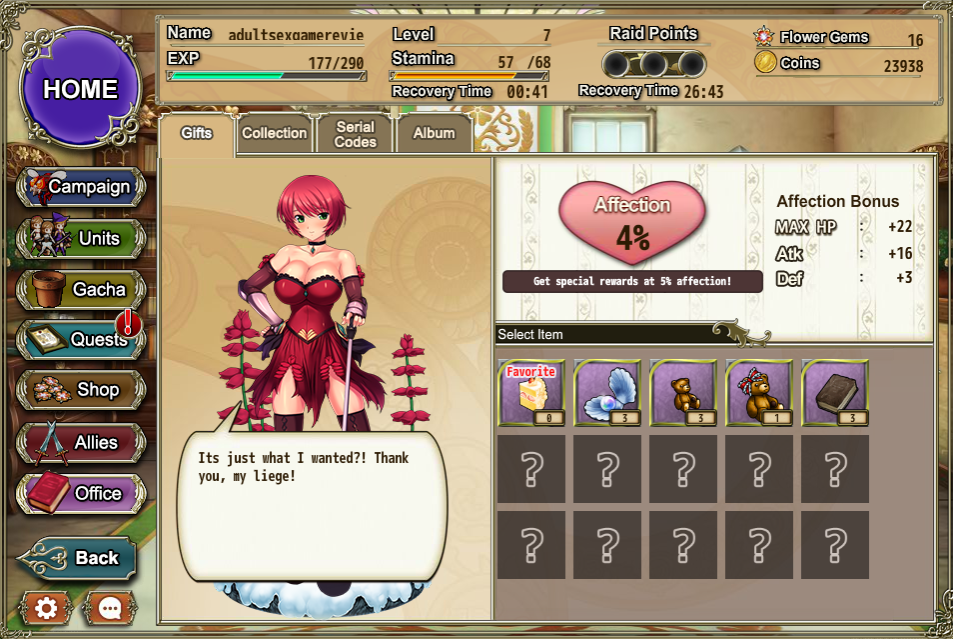
Task: Open the Office menu
Action: click(x=81, y=493)
